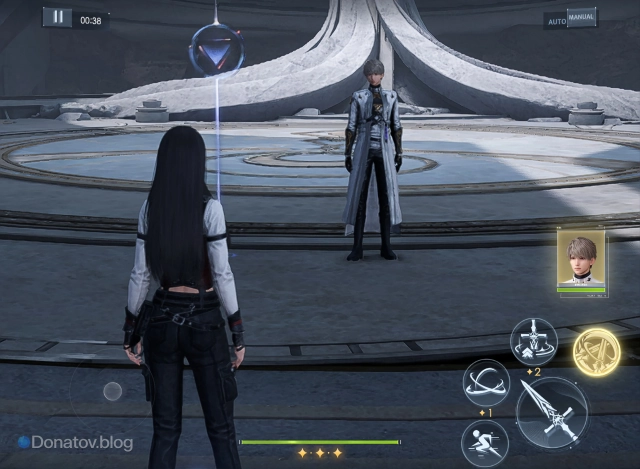Trigger the downward sword slam skill

pos(533,341)
